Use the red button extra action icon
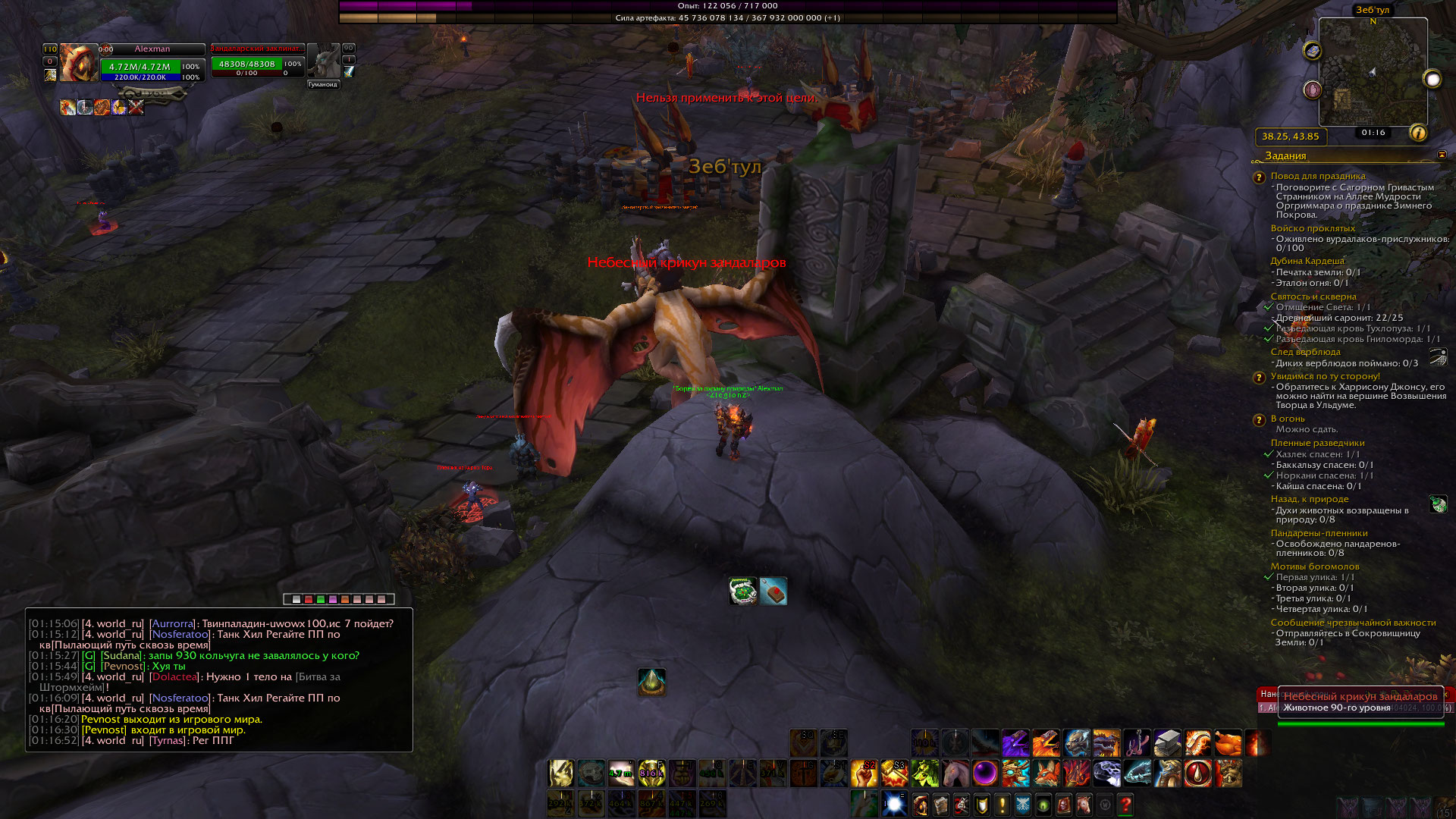 pos(773,591)
